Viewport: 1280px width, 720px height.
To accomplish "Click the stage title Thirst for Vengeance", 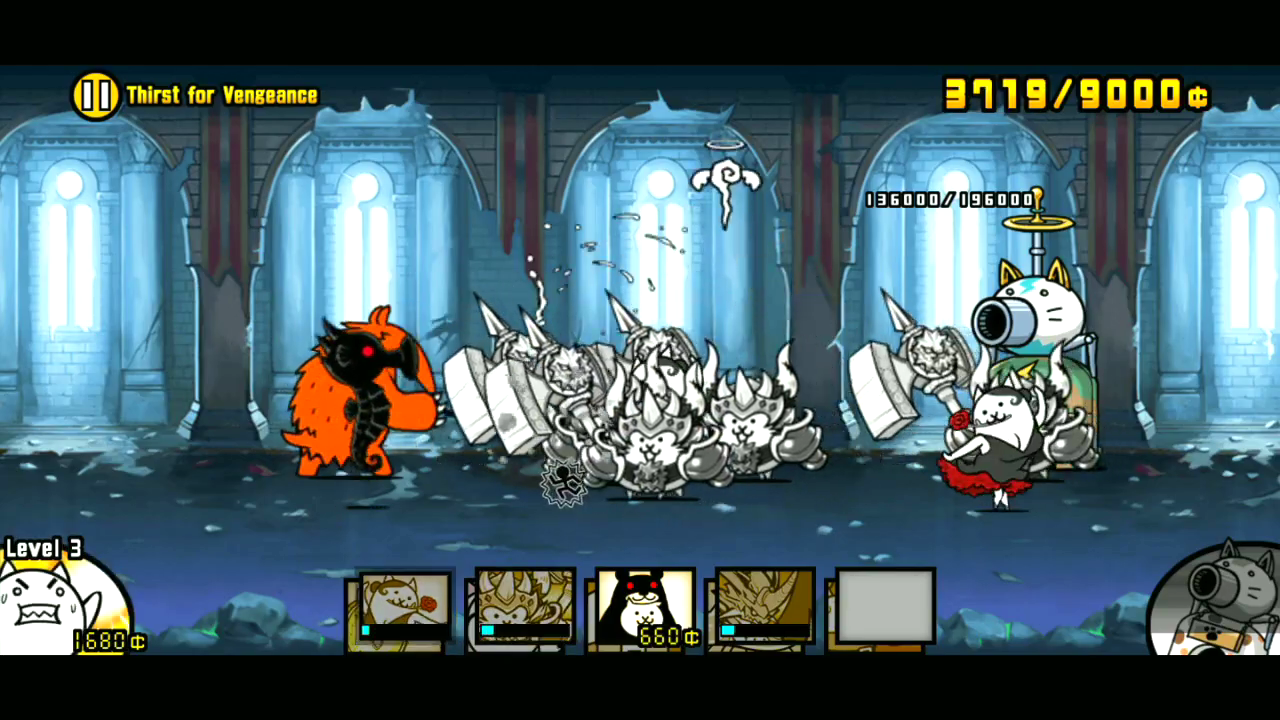I will tap(220, 94).
